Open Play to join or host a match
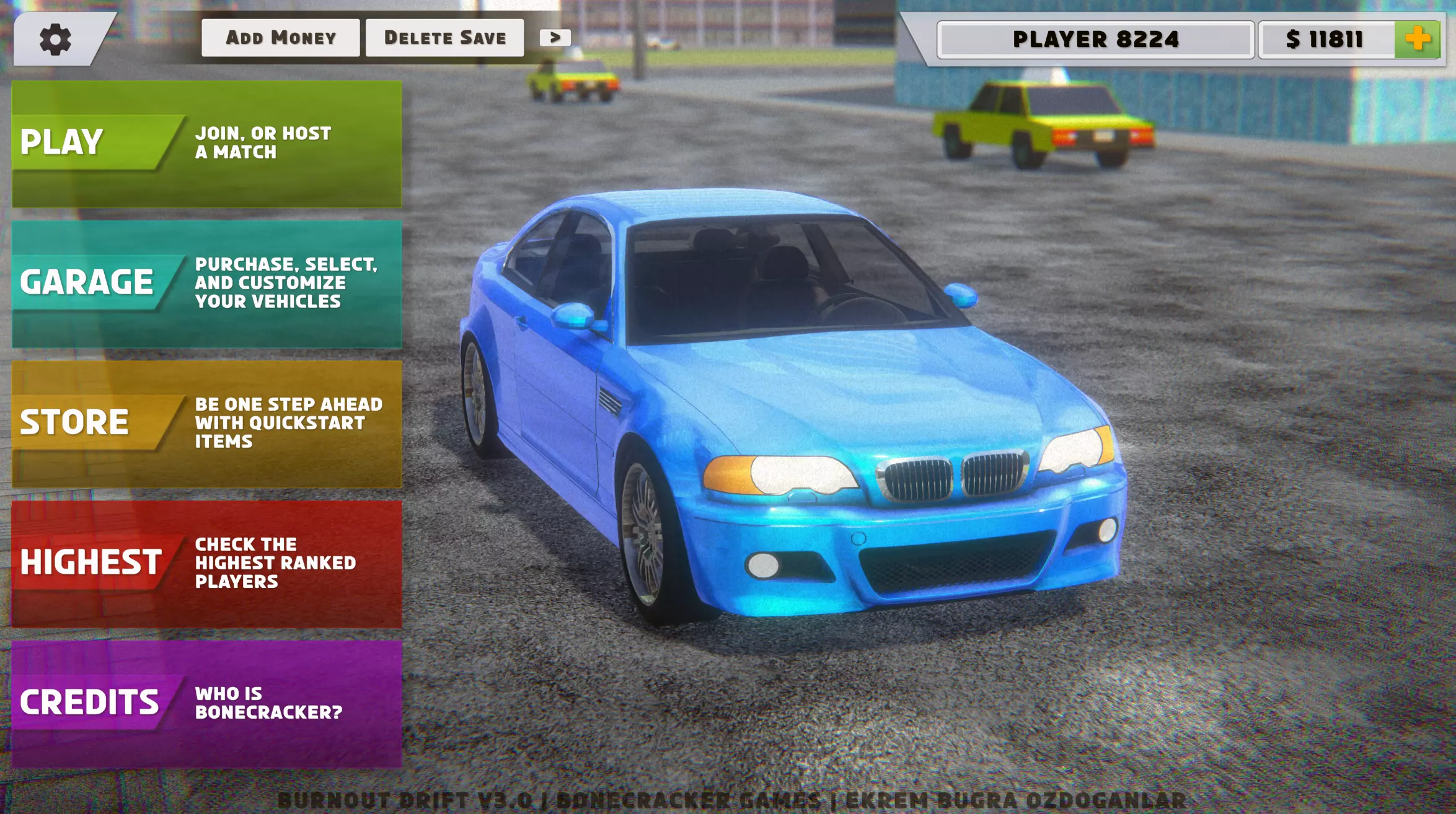The image size is (1456, 814). click(206, 144)
